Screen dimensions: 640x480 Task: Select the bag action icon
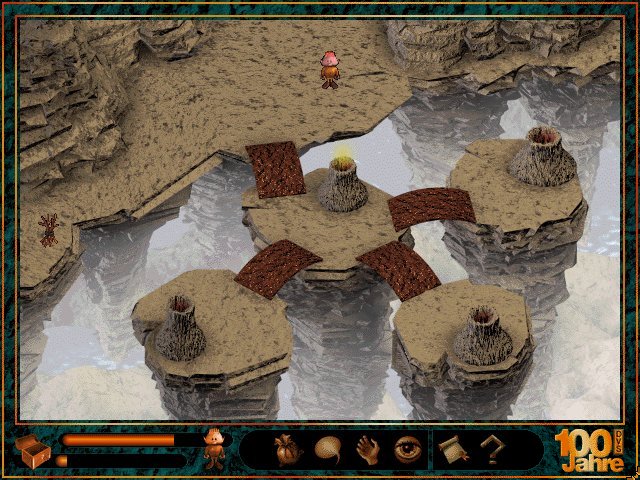click(283, 451)
